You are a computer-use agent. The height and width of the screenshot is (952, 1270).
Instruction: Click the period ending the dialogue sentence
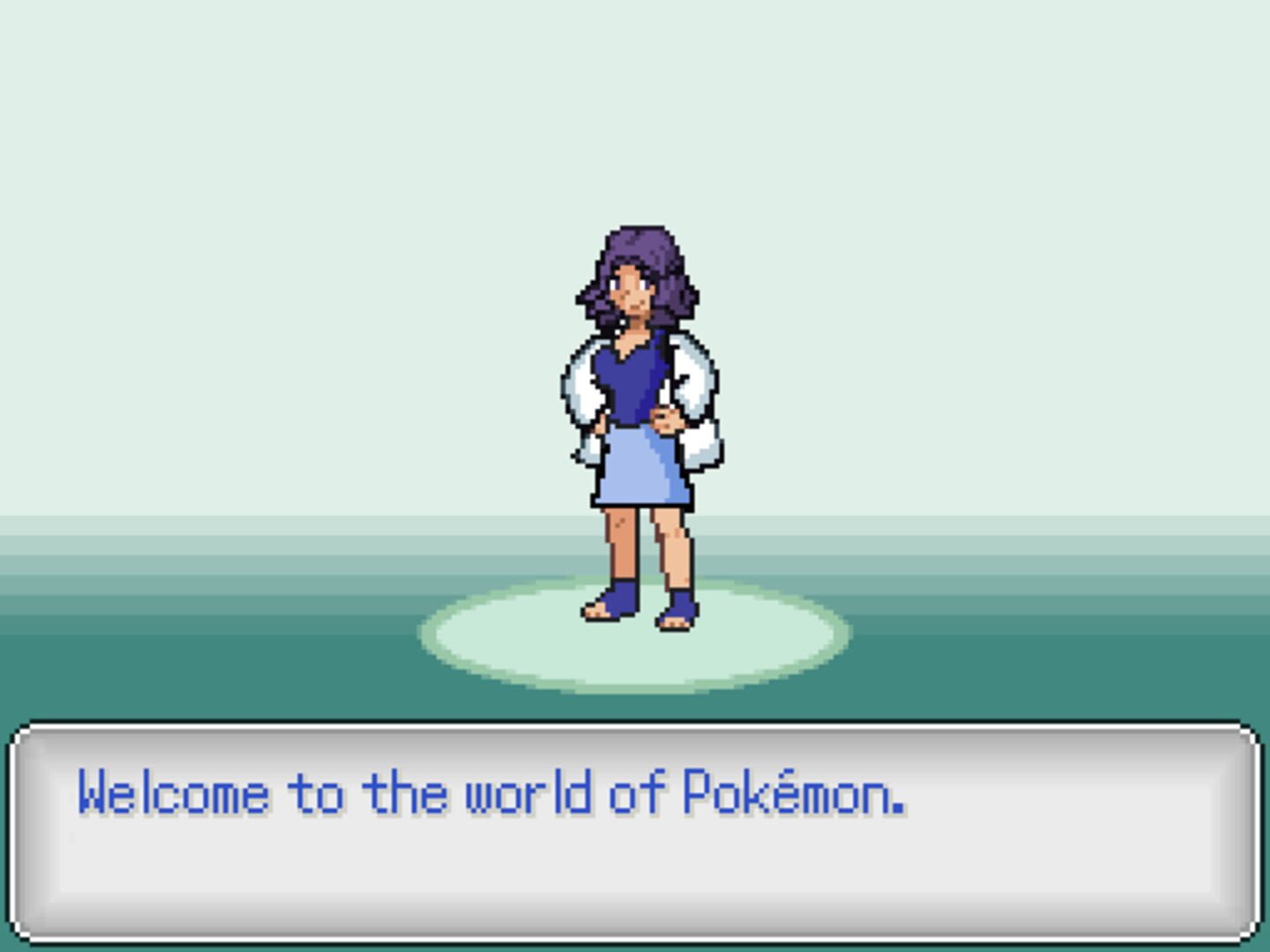point(895,807)
